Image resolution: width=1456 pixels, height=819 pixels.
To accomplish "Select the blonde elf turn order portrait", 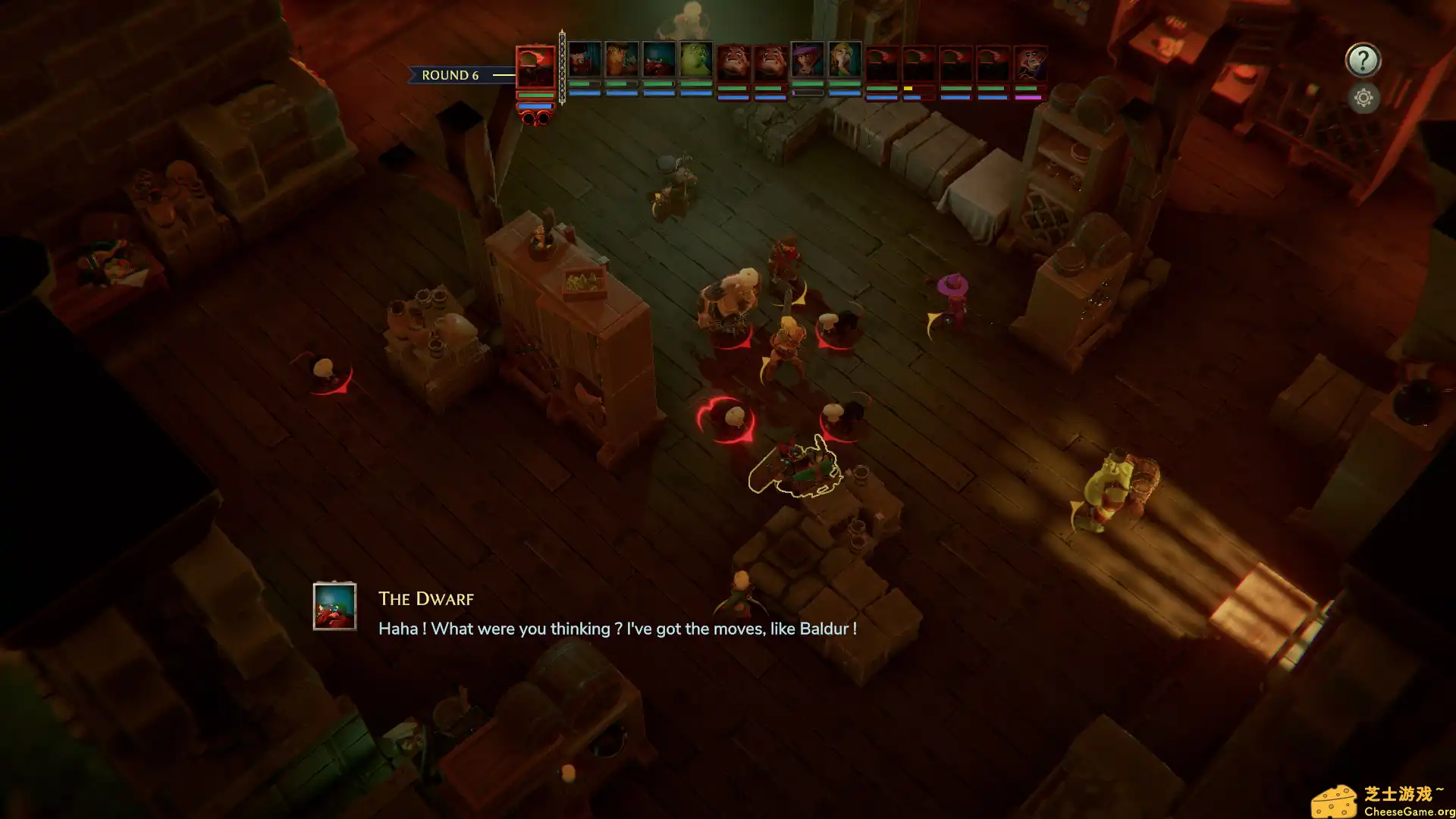I will tap(844, 61).
